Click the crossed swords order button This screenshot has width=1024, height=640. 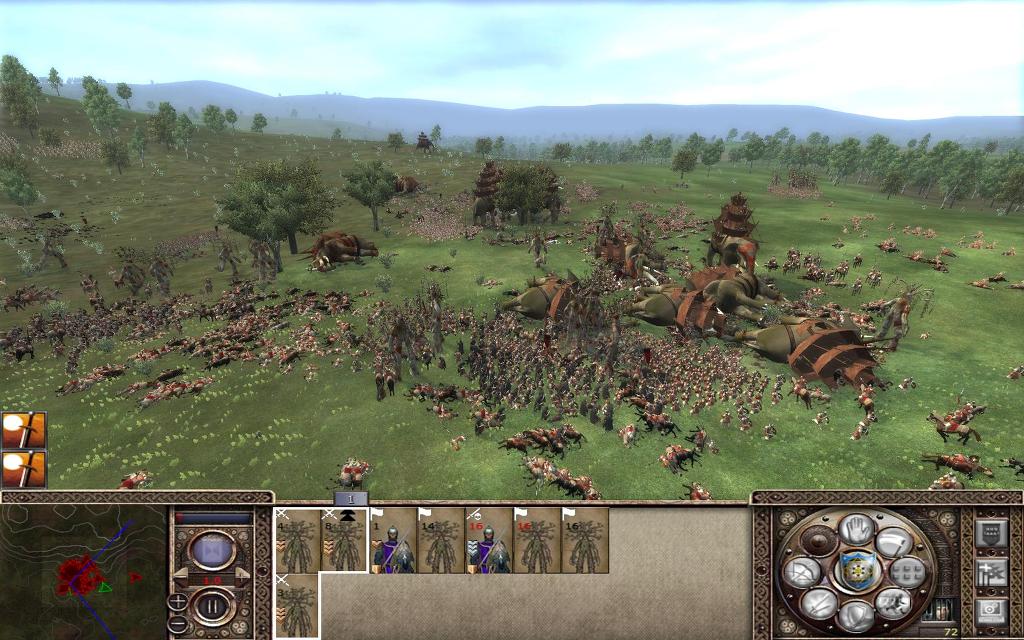click(819, 602)
